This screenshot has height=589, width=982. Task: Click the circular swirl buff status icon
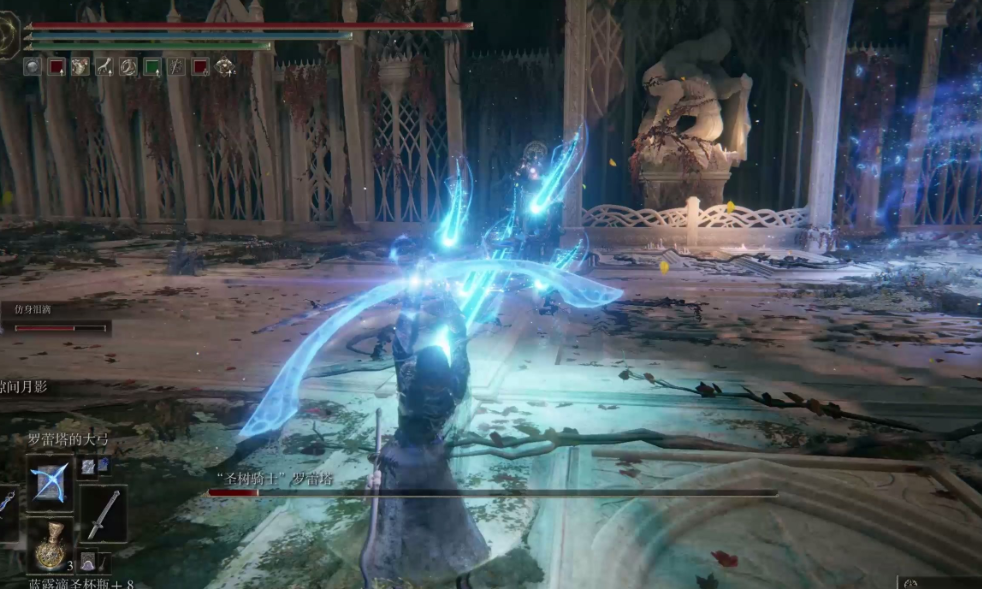point(128,67)
